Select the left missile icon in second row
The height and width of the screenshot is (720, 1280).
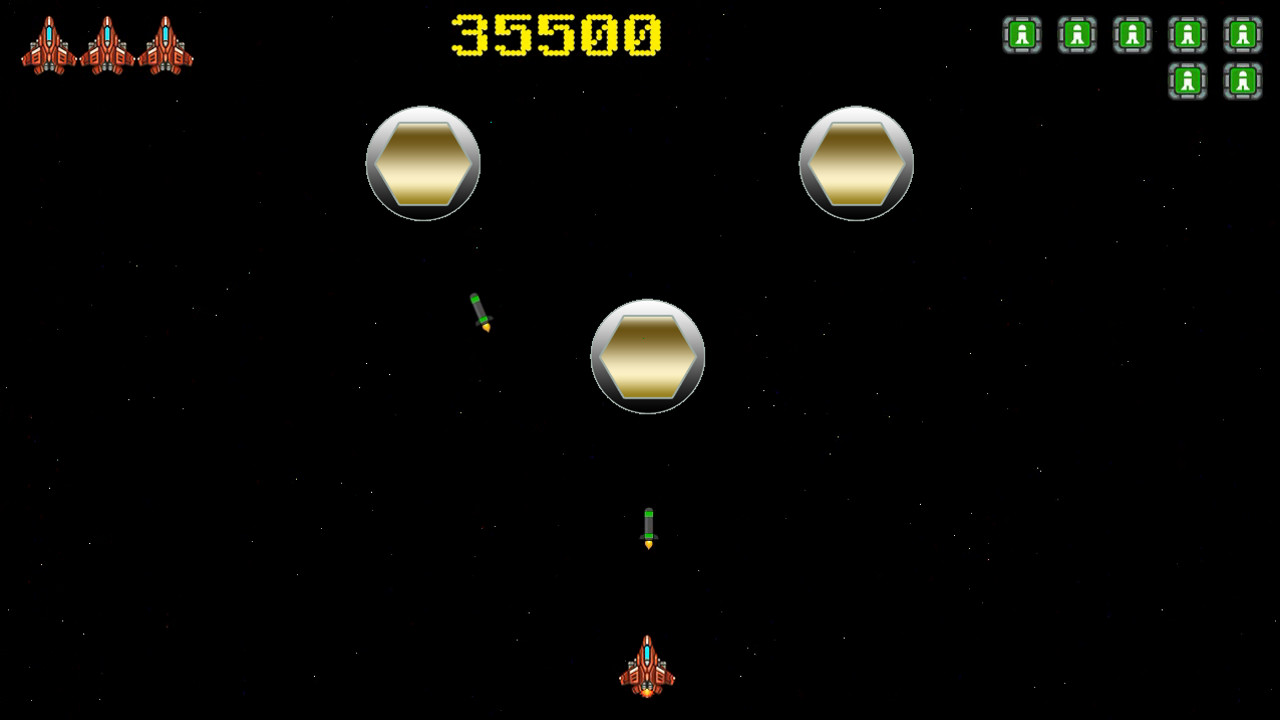[1186, 81]
